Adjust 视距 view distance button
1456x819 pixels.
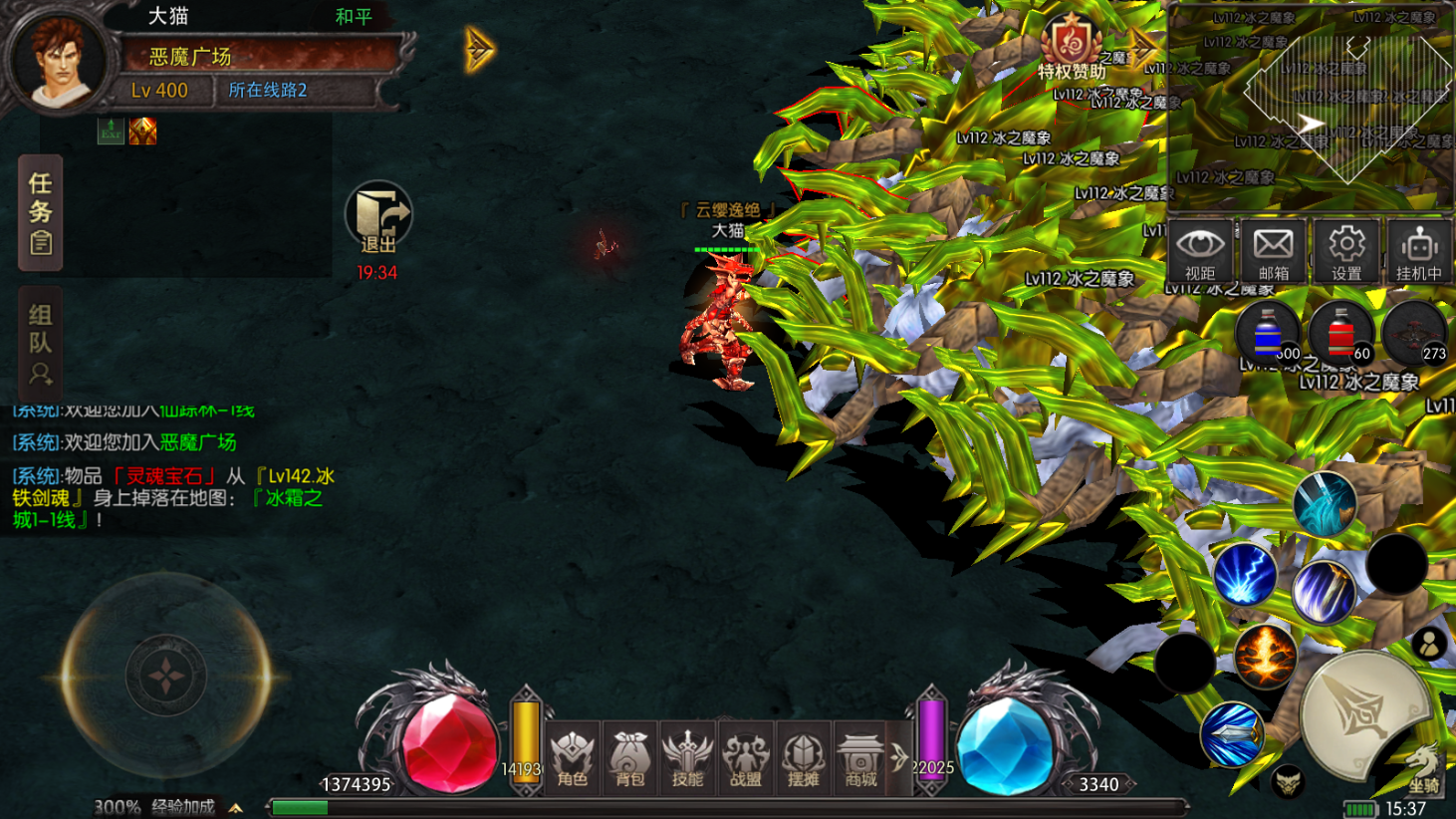pos(1200,250)
